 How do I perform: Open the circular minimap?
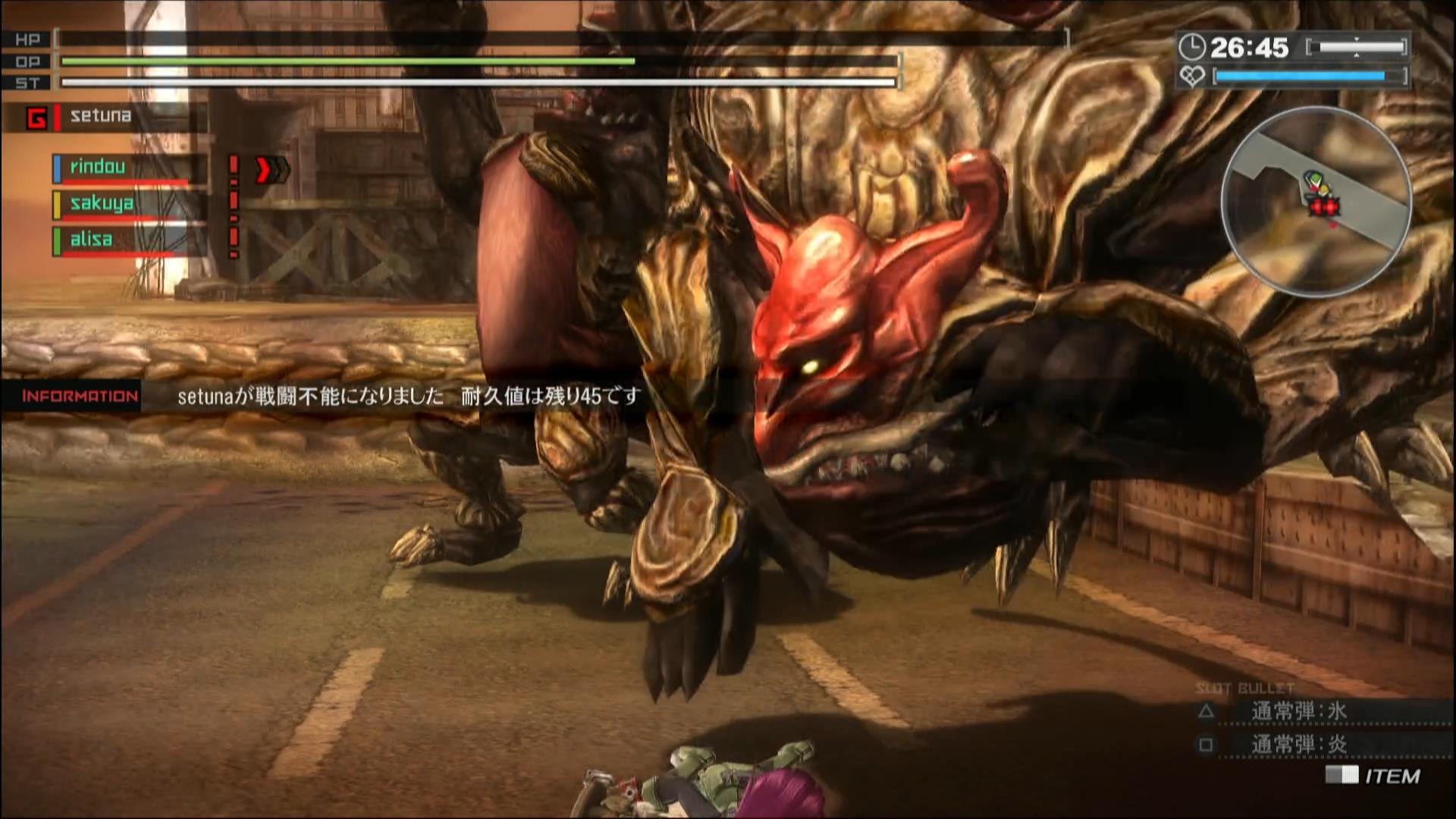tap(1316, 201)
